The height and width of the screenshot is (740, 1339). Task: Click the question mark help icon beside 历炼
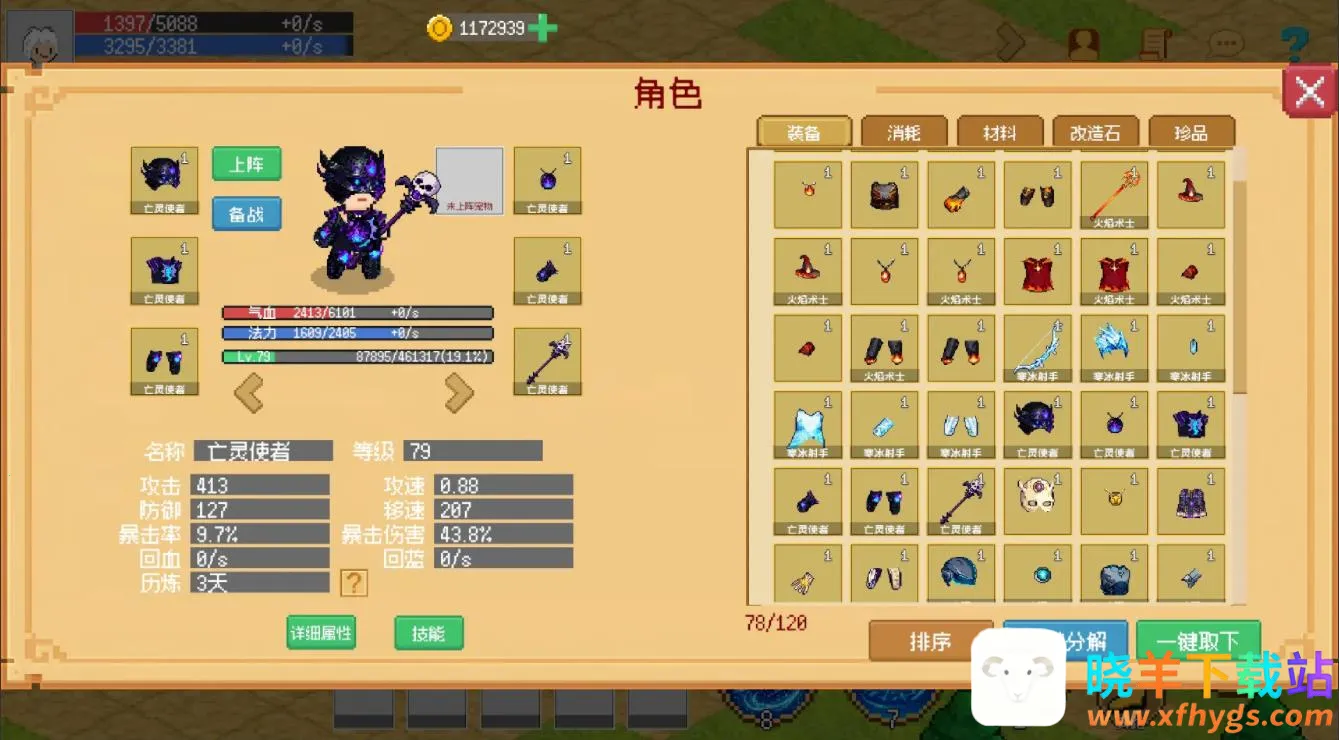click(x=353, y=582)
